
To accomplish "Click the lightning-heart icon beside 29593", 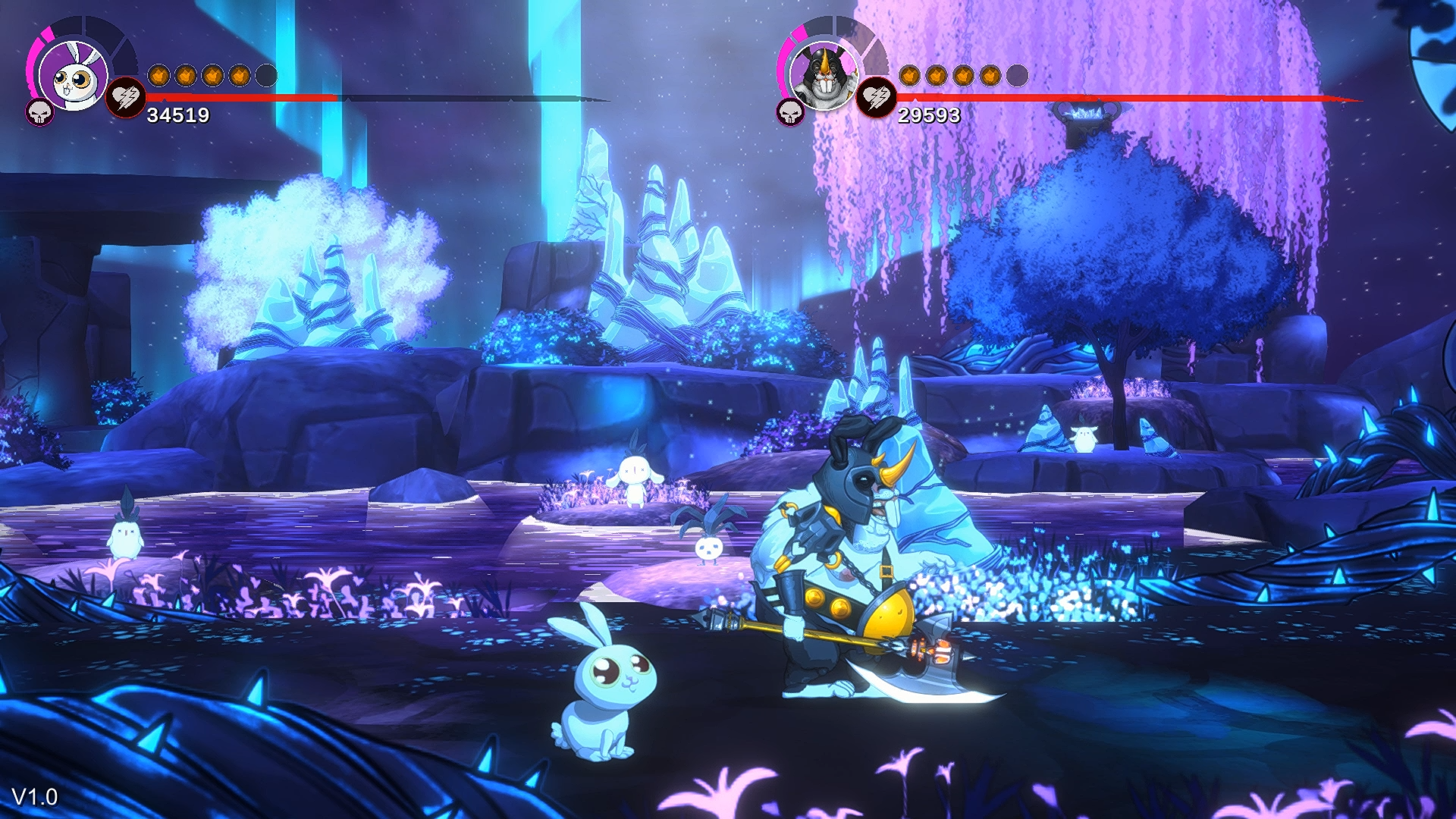I will tap(876, 98).
